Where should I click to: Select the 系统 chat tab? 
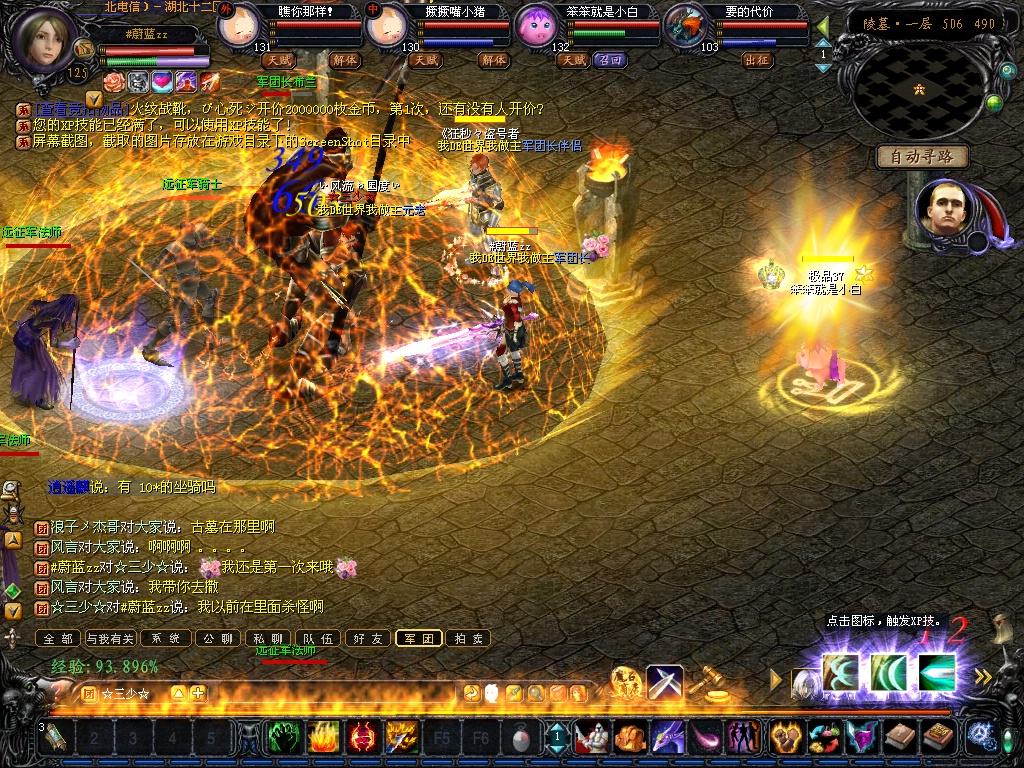164,638
